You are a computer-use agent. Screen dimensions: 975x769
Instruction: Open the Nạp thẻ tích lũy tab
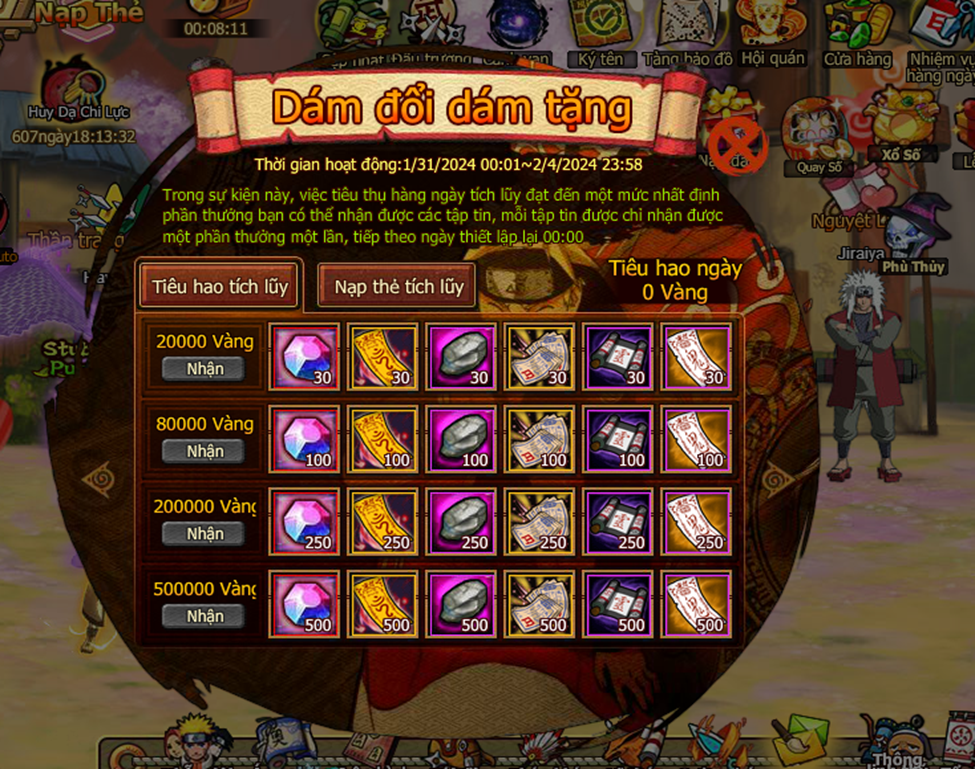pos(398,287)
